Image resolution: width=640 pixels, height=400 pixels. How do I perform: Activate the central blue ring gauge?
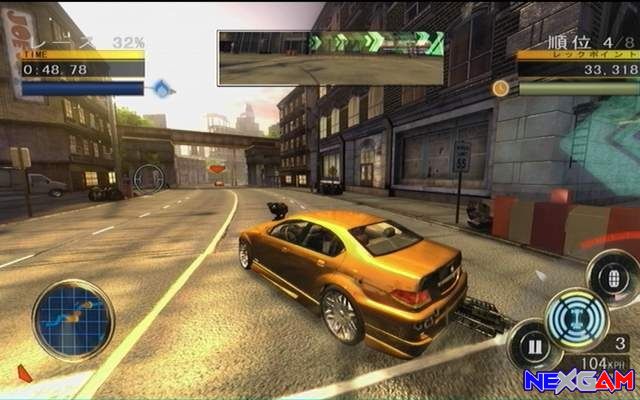pyautogui.click(x=577, y=316)
